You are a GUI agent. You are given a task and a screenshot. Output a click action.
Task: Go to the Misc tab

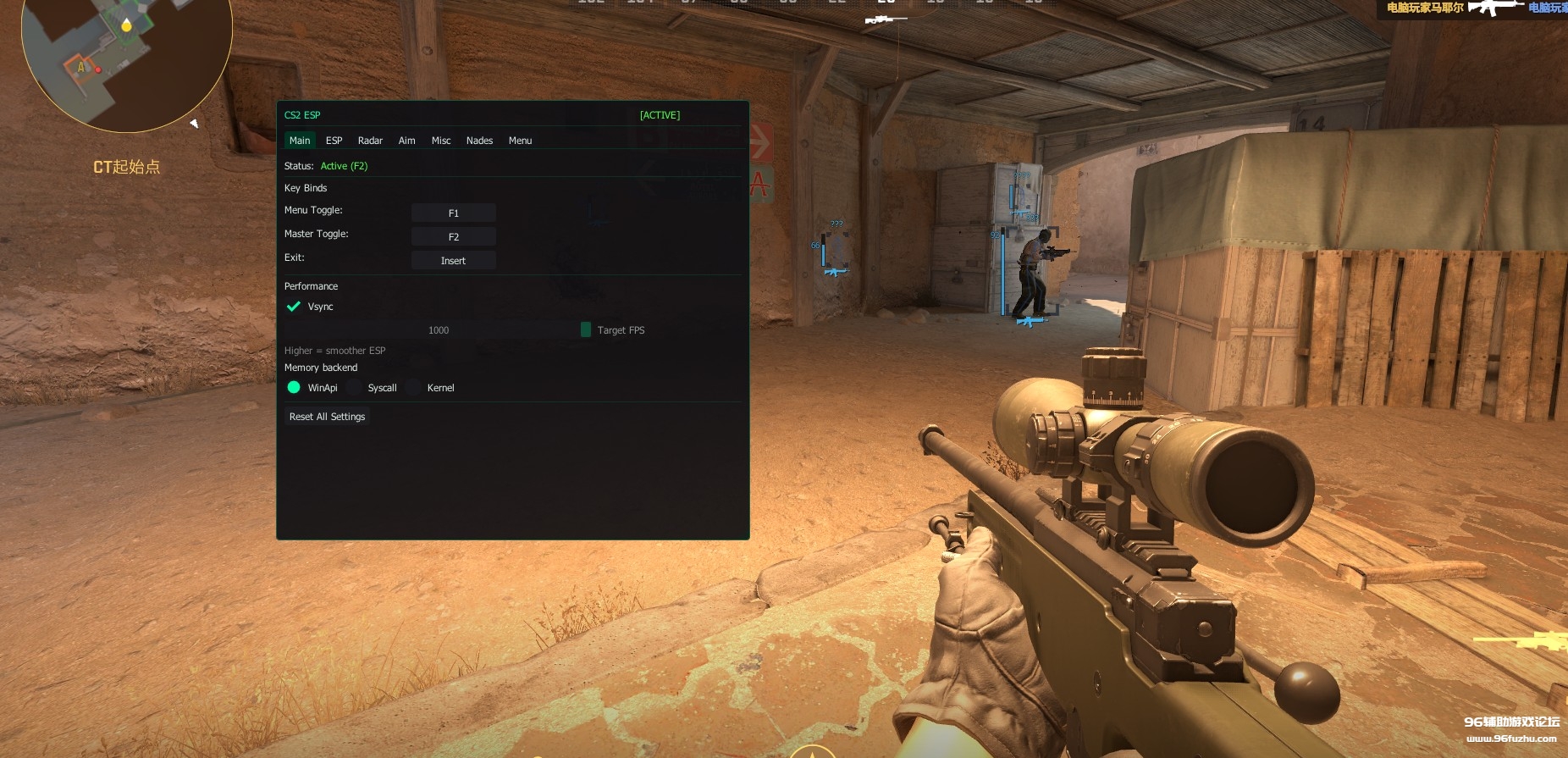click(x=441, y=141)
